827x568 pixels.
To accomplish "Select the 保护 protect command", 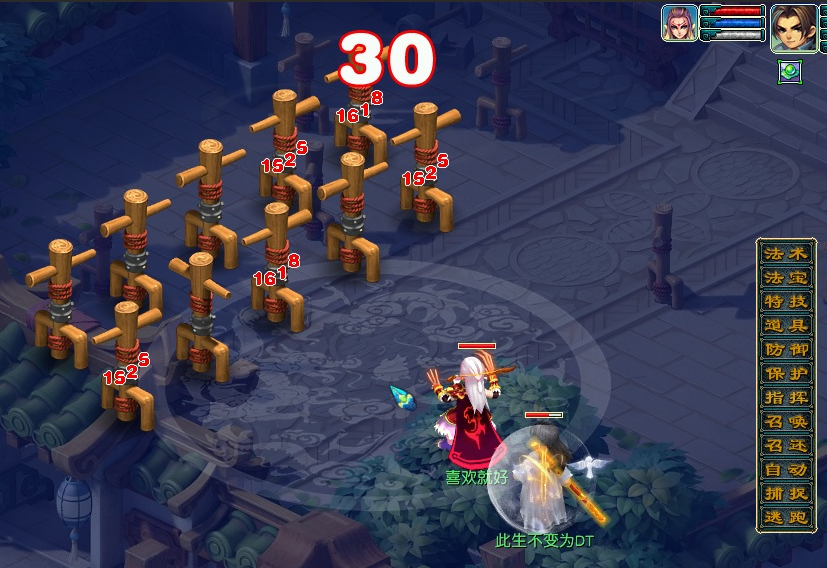I will [x=785, y=373].
